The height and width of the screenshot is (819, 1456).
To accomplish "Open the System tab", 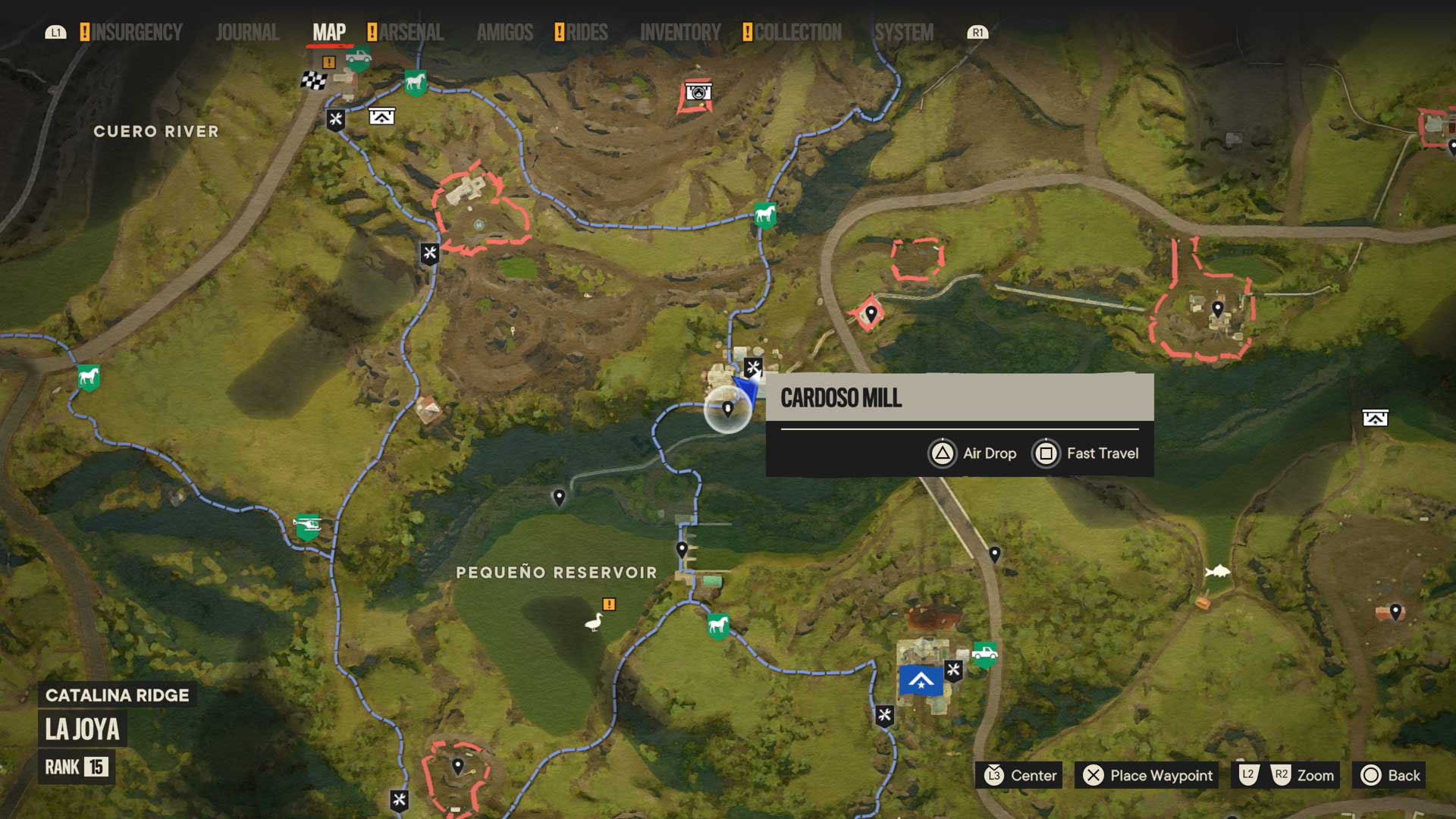I will (x=904, y=33).
